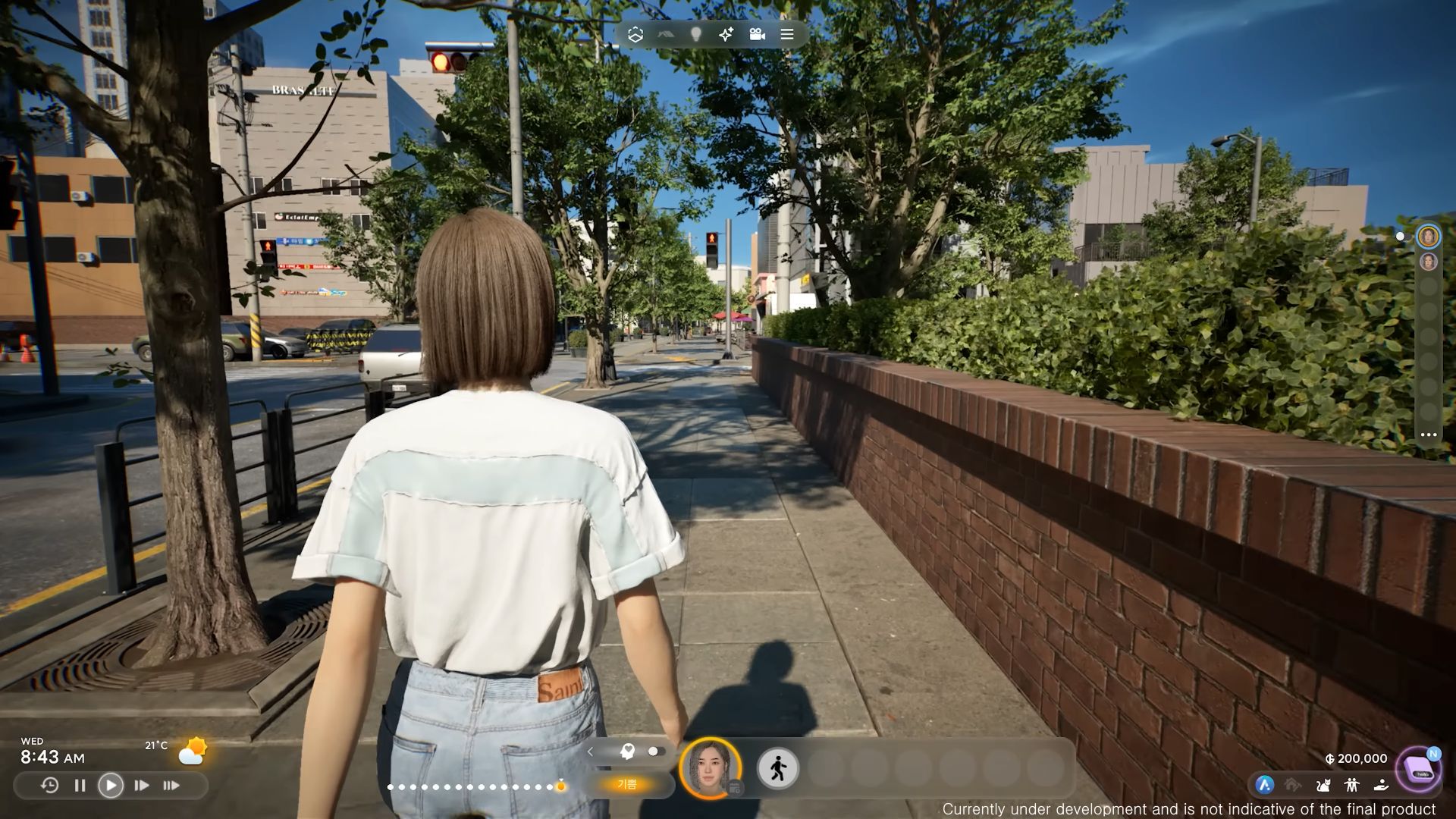Choose the triple fast-forward speed
The image size is (1456, 819).
point(172,786)
